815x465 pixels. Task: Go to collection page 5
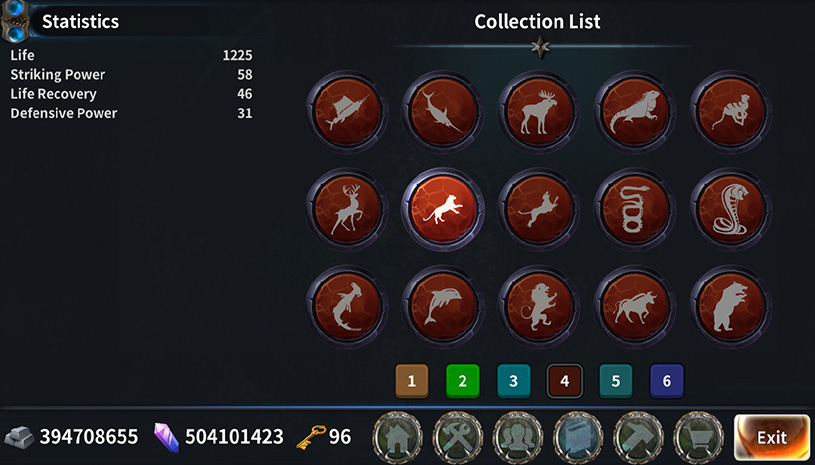pyautogui.click(x=615, y=380)
